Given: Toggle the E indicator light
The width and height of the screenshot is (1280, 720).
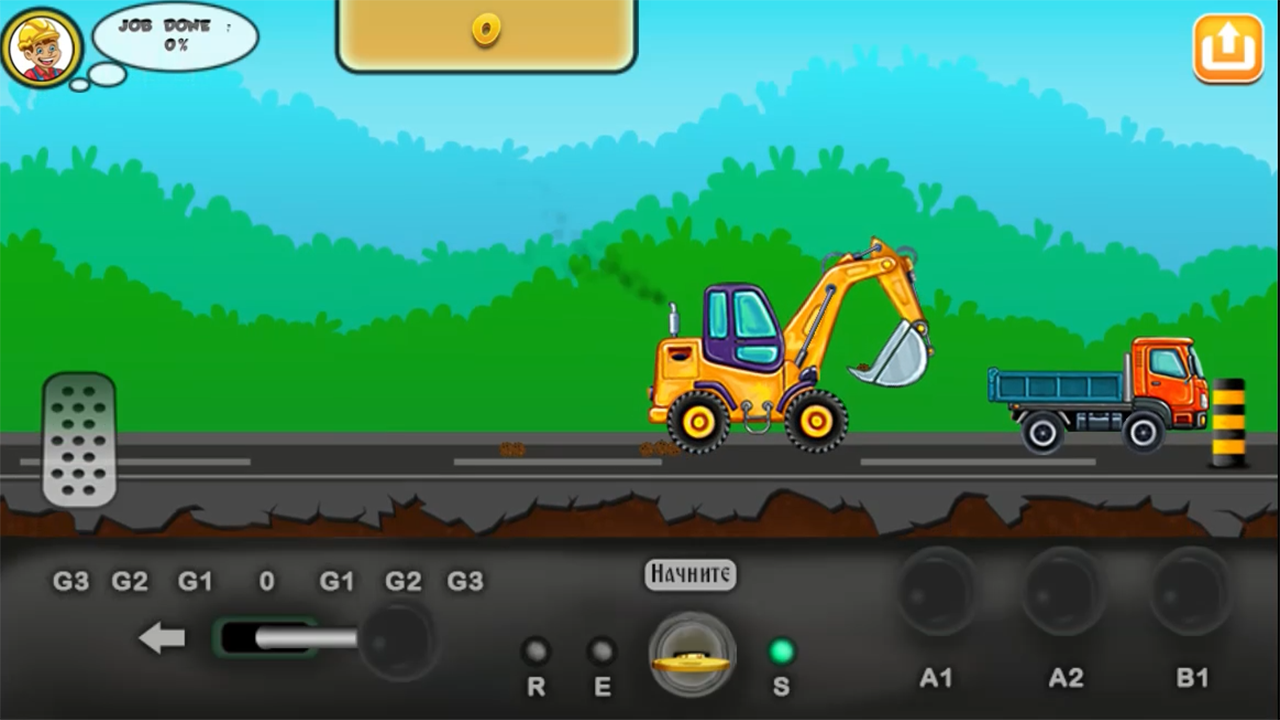Looking at the screenshot, I should (x=602, y=650).
